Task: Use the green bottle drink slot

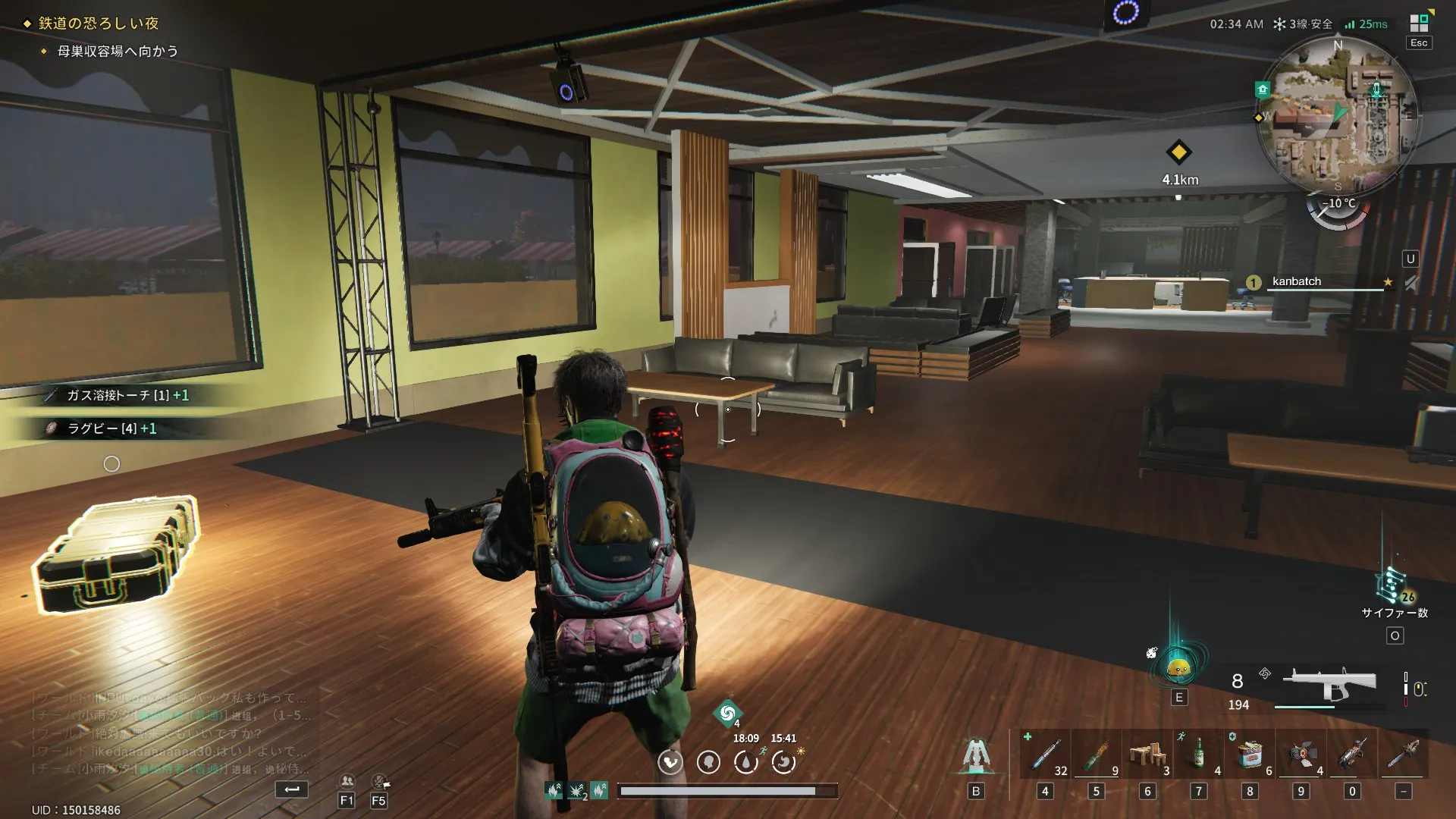Action: tap(1199, 755)
